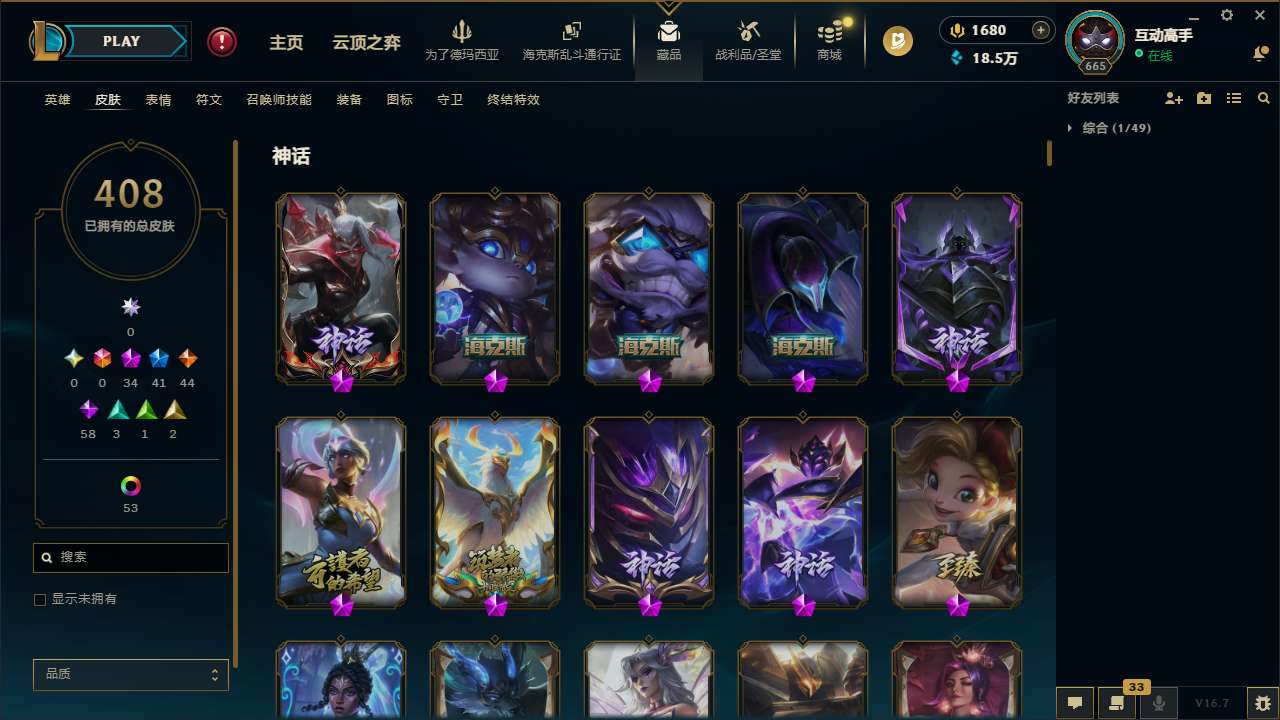This screenshot has width=1280, height=720.
Task: Open notifications showing the 33 badge
Action: tap(1117, 703)
